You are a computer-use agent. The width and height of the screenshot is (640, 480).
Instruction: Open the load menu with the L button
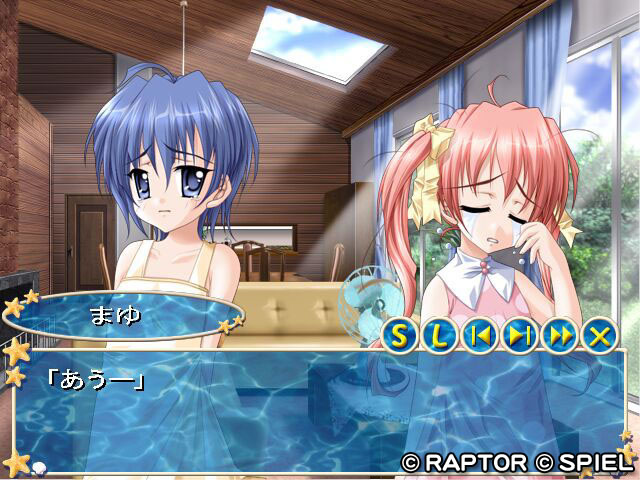pyautogui.click(x=441, y=336)
